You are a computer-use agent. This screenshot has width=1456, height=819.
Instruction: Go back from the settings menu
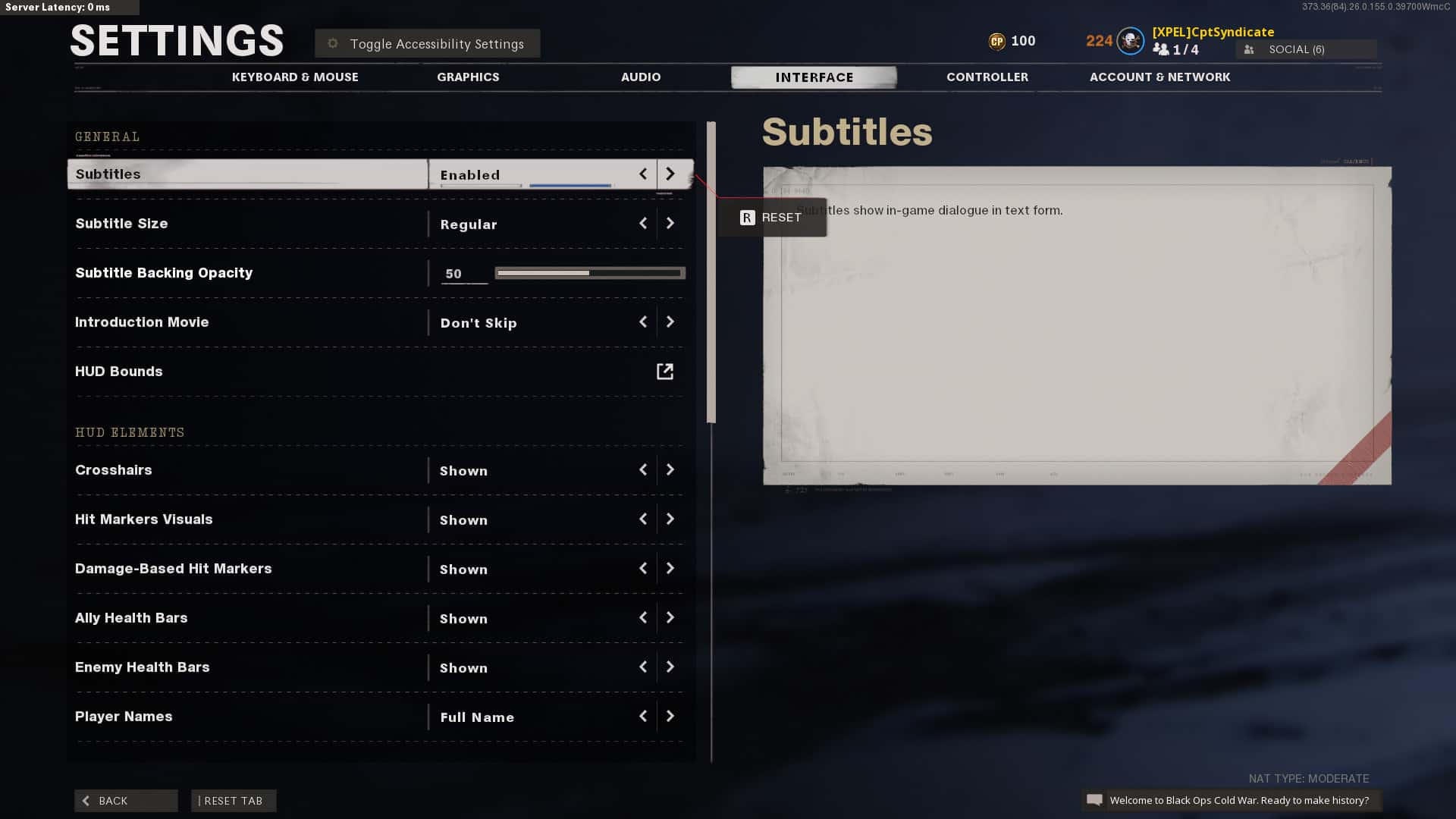coord(126,801)
